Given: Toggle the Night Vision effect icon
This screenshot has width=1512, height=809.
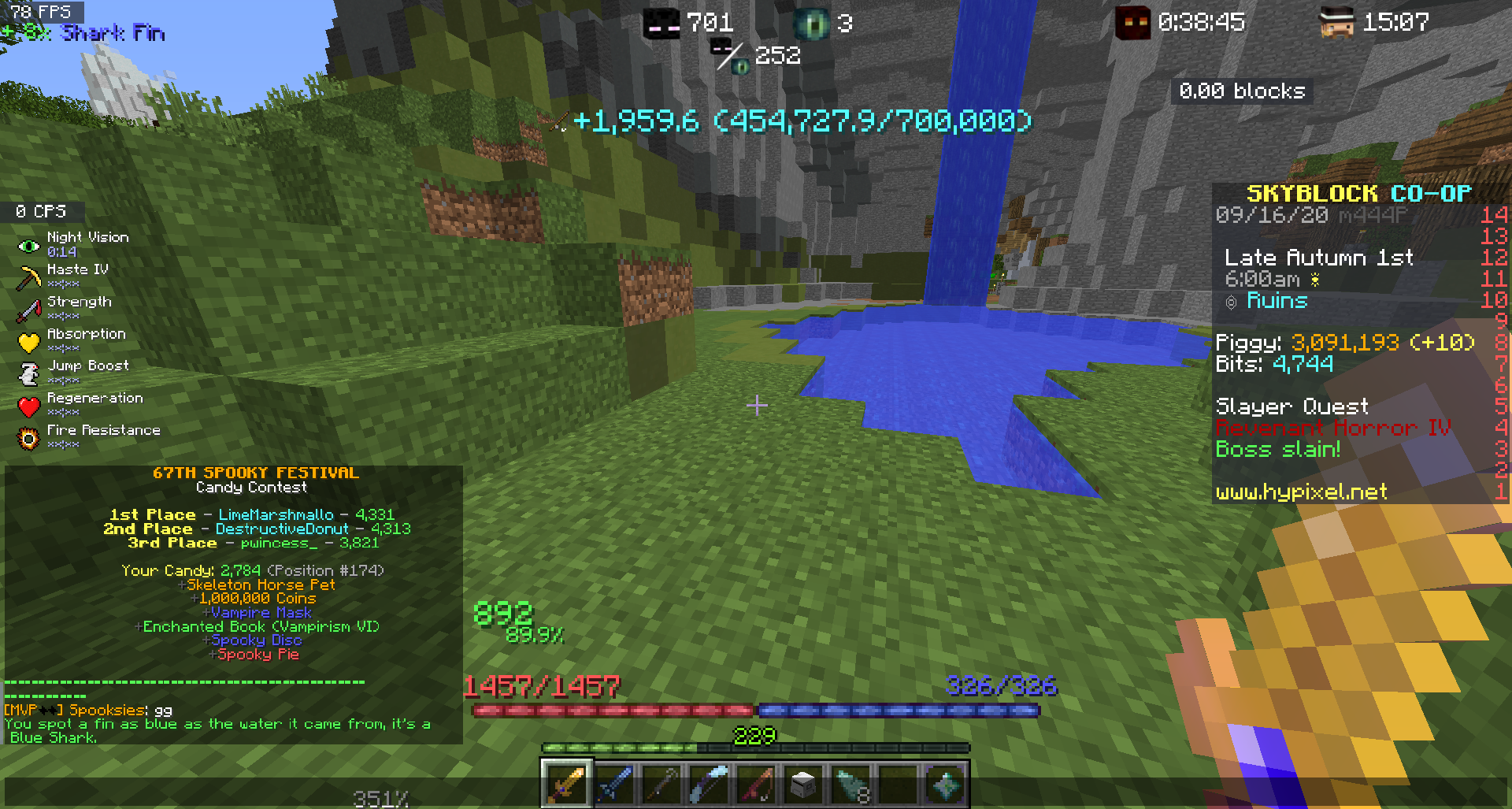Looking at the screenshot, I should tap(28, 245).
